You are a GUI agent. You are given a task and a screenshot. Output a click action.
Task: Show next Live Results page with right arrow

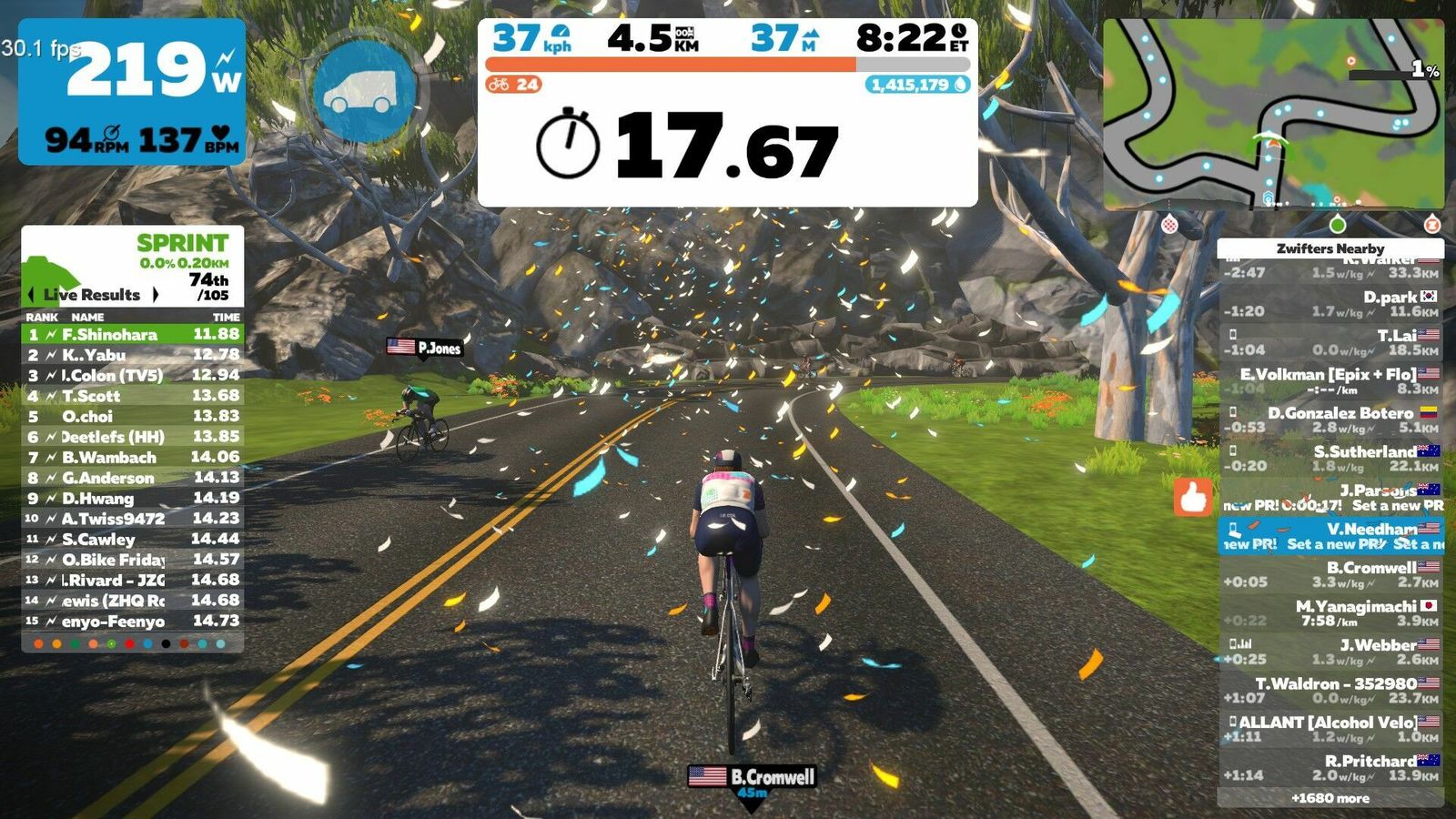click(156, 295)
